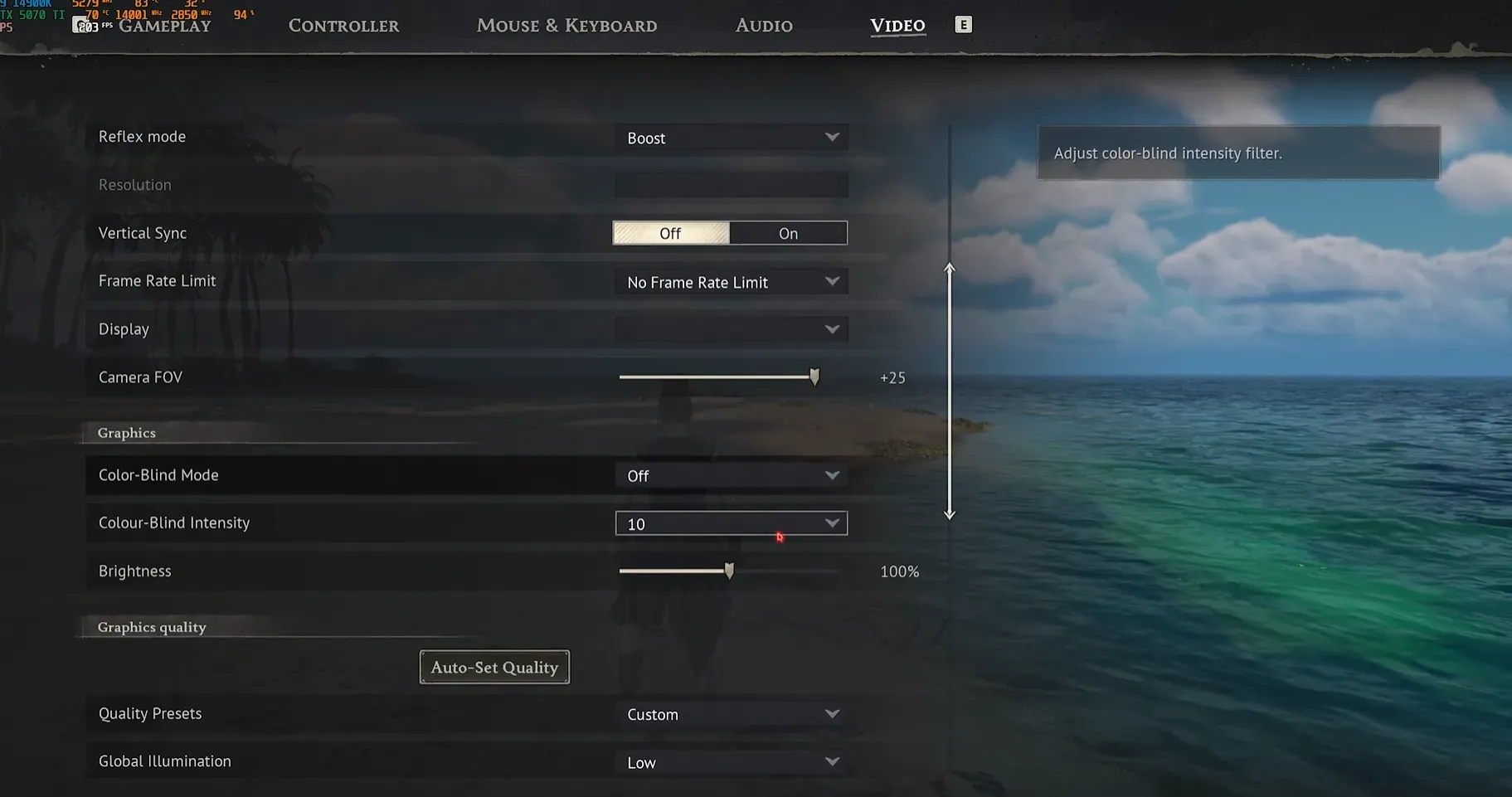1512x797 pixels.
Task: Open the Quality Presets dropdown
Action: (x=731, y=712)
